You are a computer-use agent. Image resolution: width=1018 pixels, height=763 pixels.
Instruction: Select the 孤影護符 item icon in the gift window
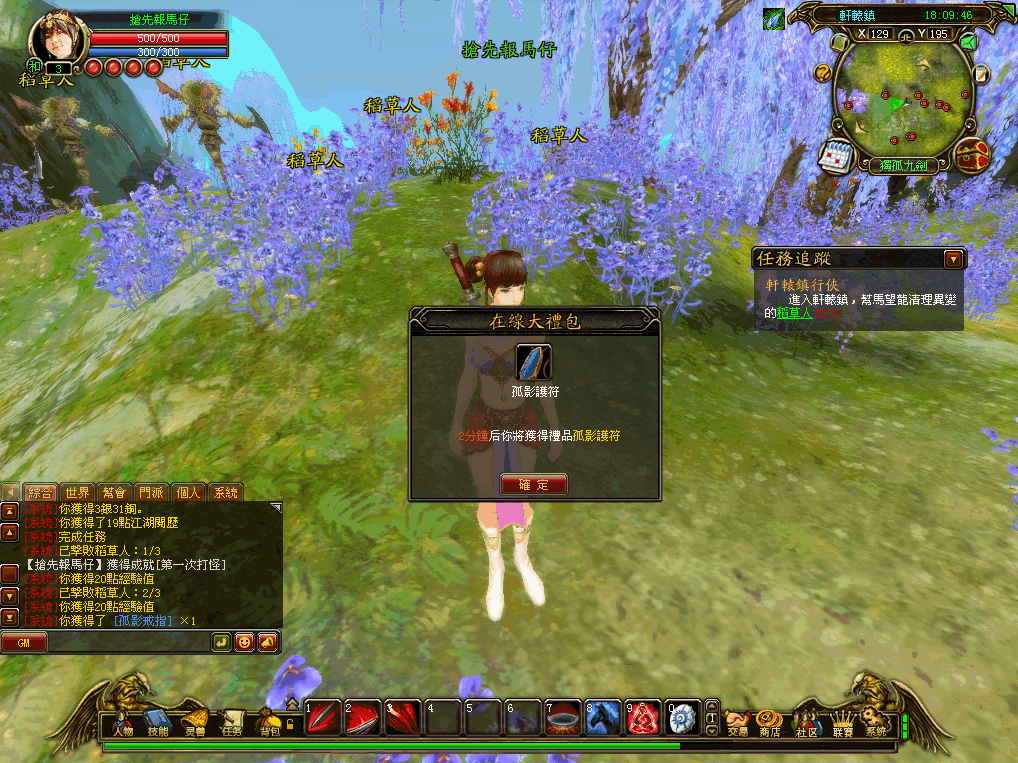[533, 362]
